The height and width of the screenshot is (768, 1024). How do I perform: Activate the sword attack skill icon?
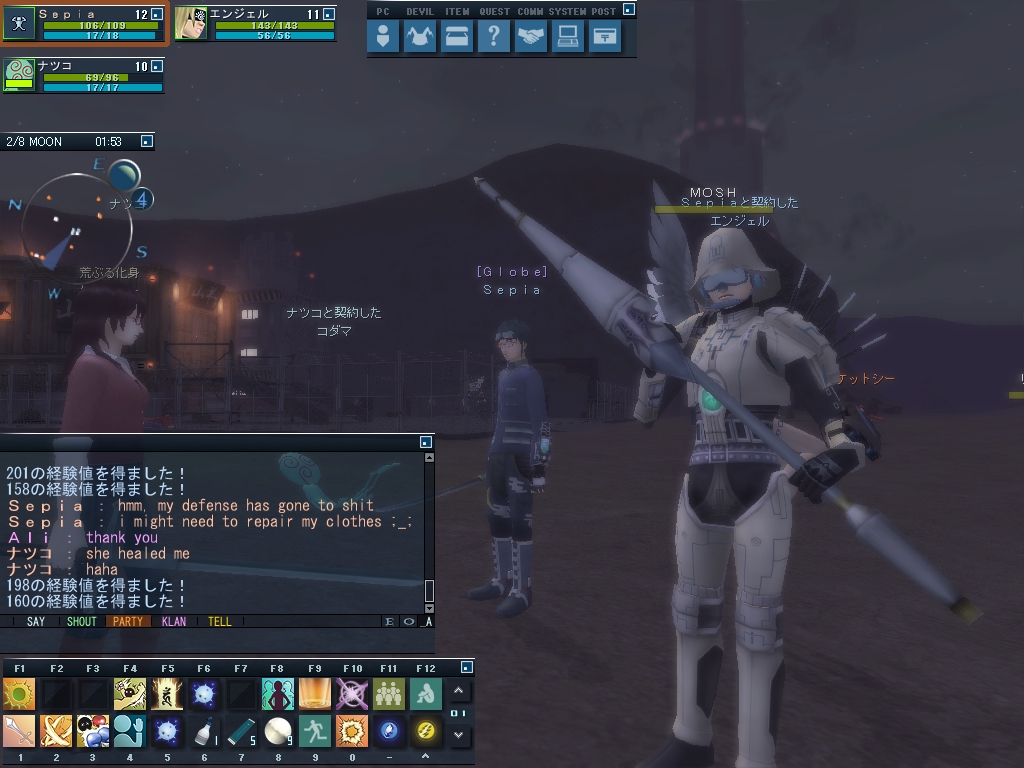pyautogui.click(x=19, y=731)
